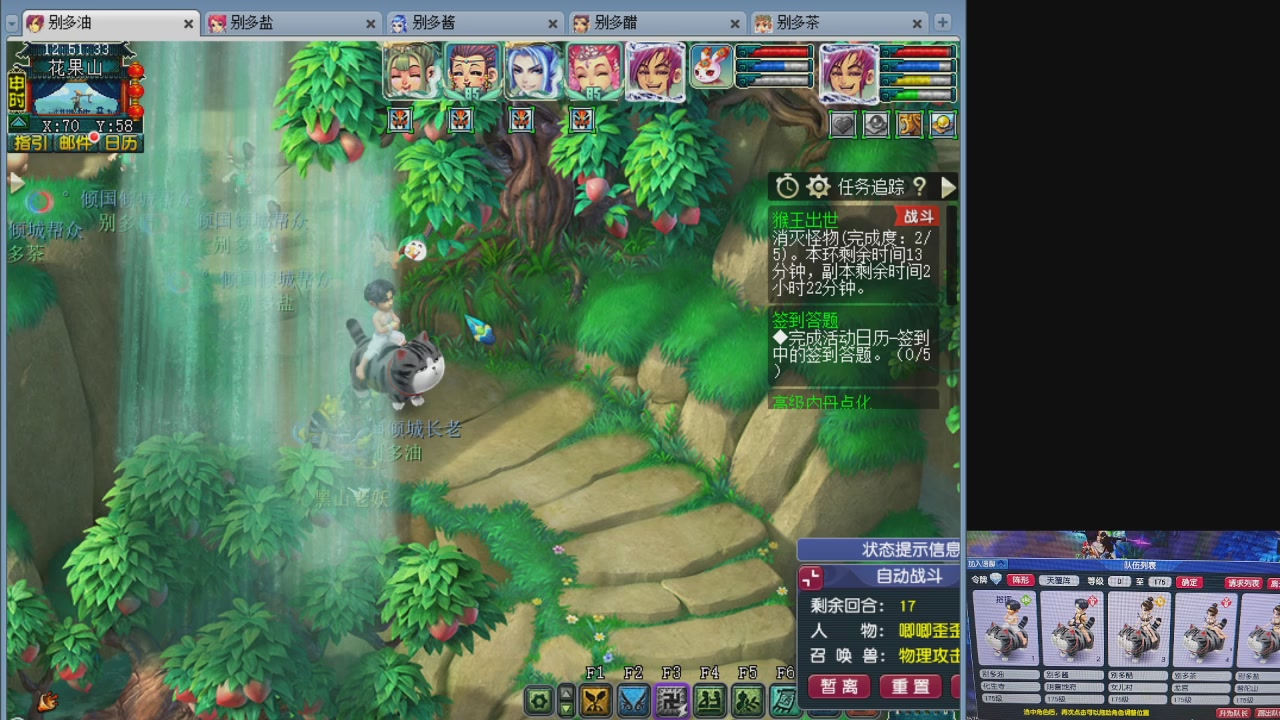Click the F2 blue wings skill icon
1280x720 pixels.
[635, 698]
